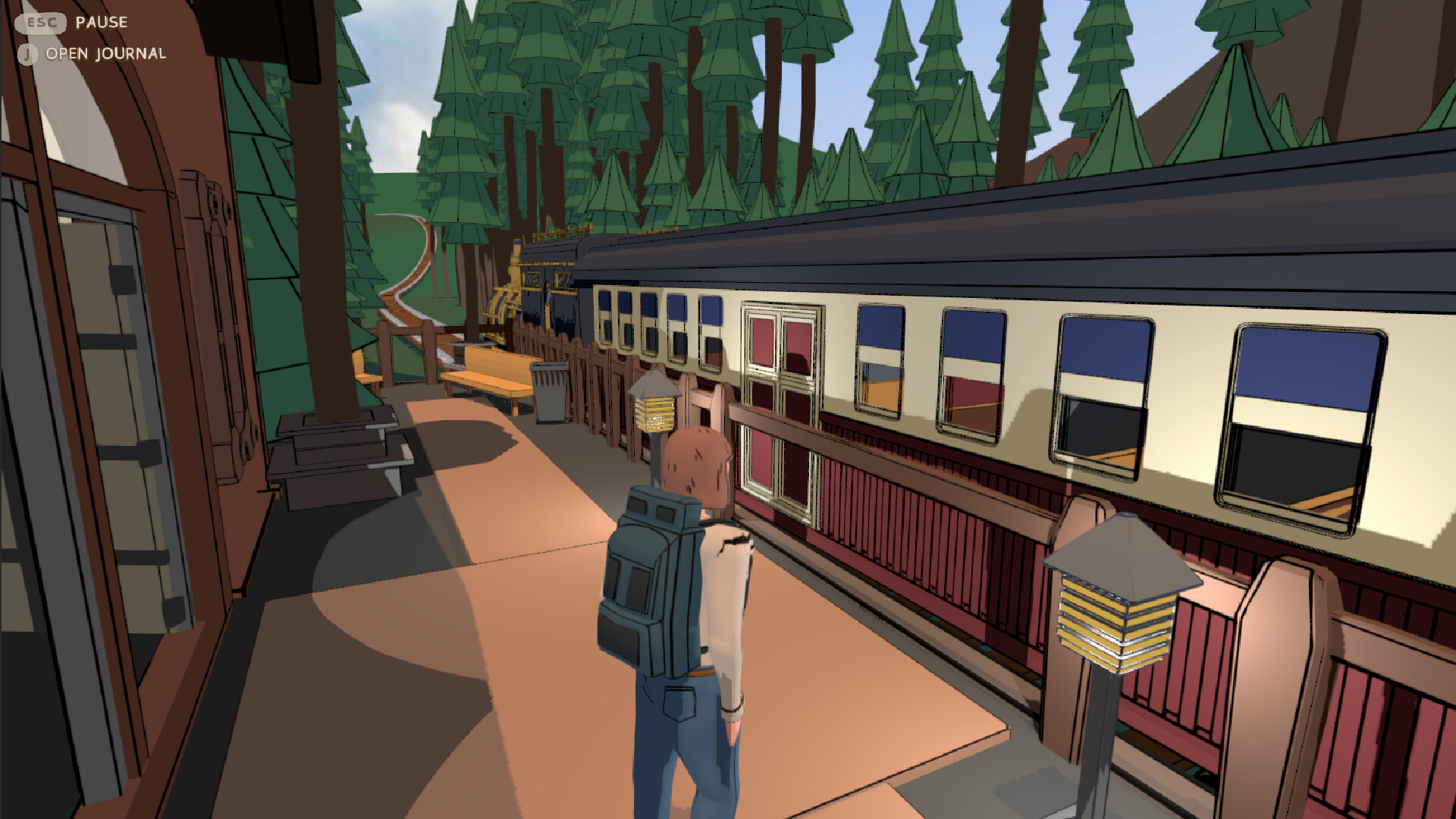
Task: Click the J key journal icon
Action: click(29, 54)
